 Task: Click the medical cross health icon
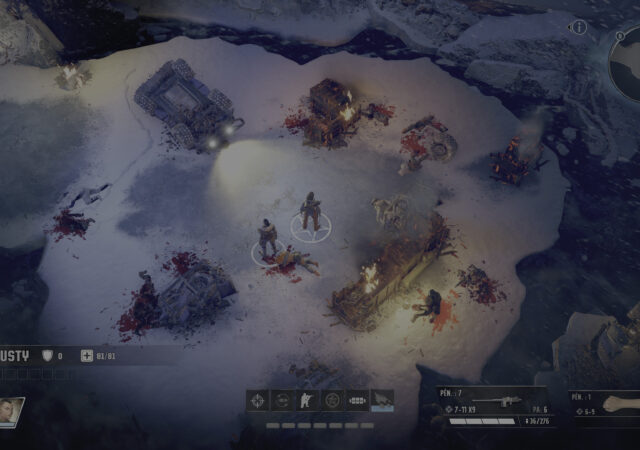86,355
